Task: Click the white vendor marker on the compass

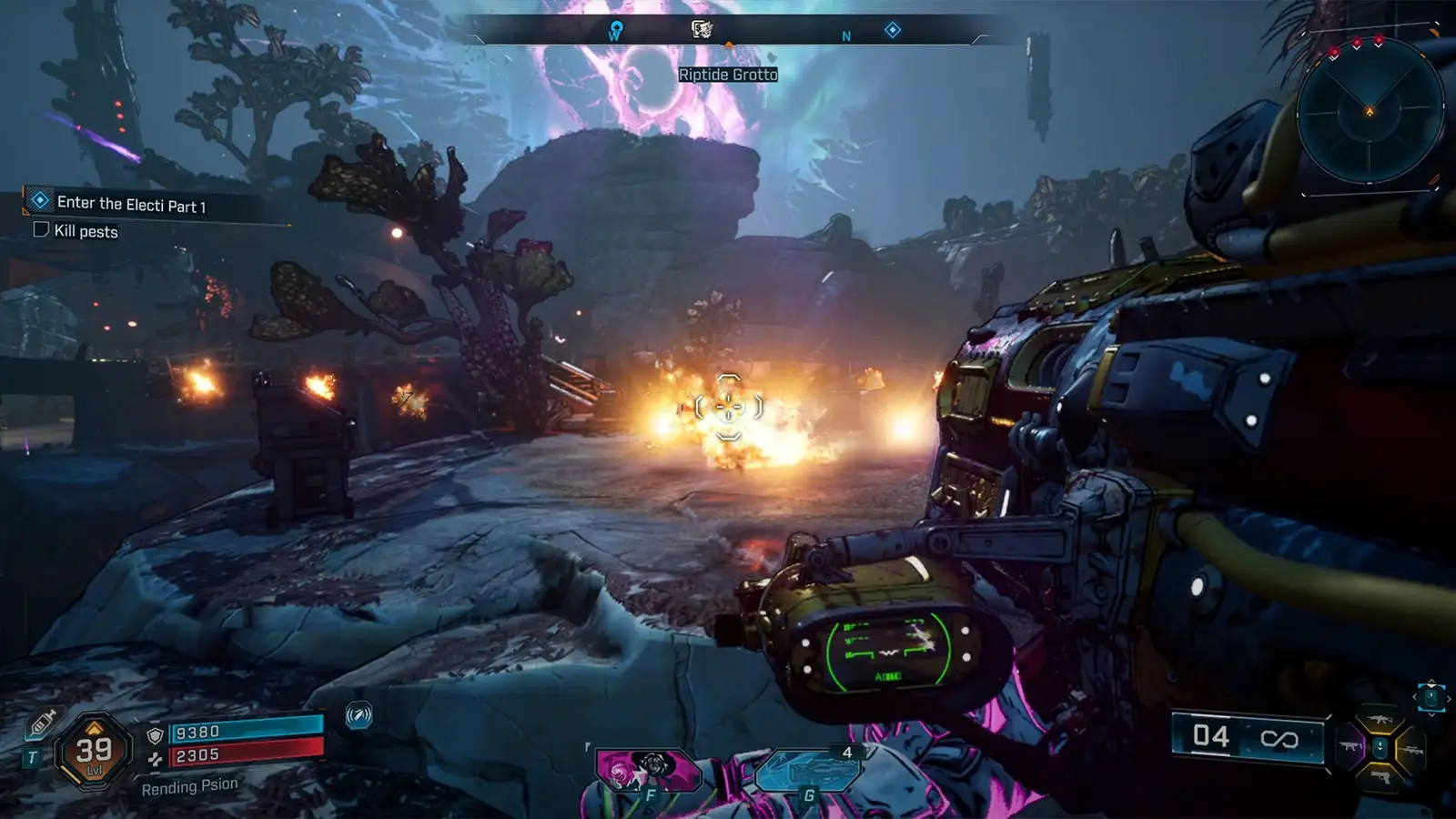Action: click(x=702, y=30)
